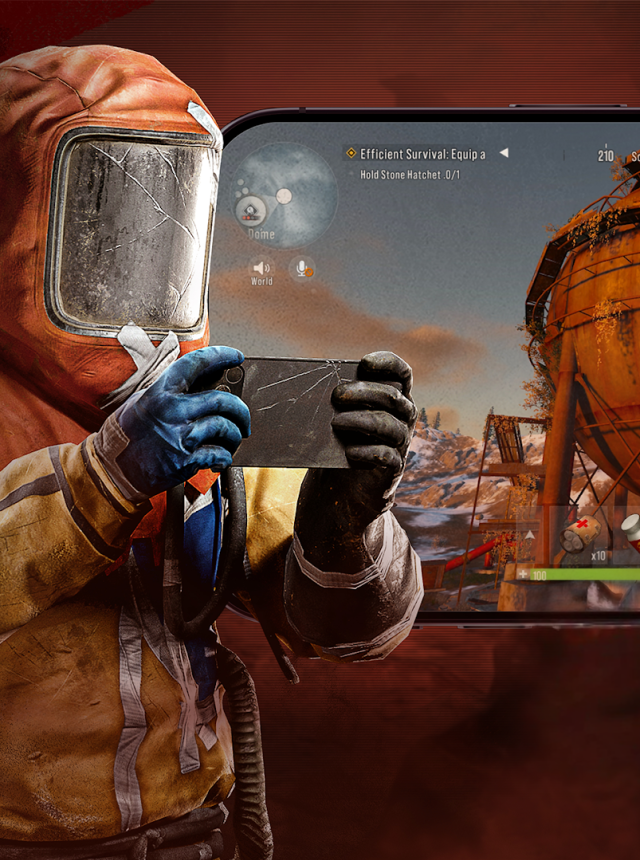Screen dimensions: 640x860
Task: Toggle the microphone icon
Action: (x=301, y=268)
